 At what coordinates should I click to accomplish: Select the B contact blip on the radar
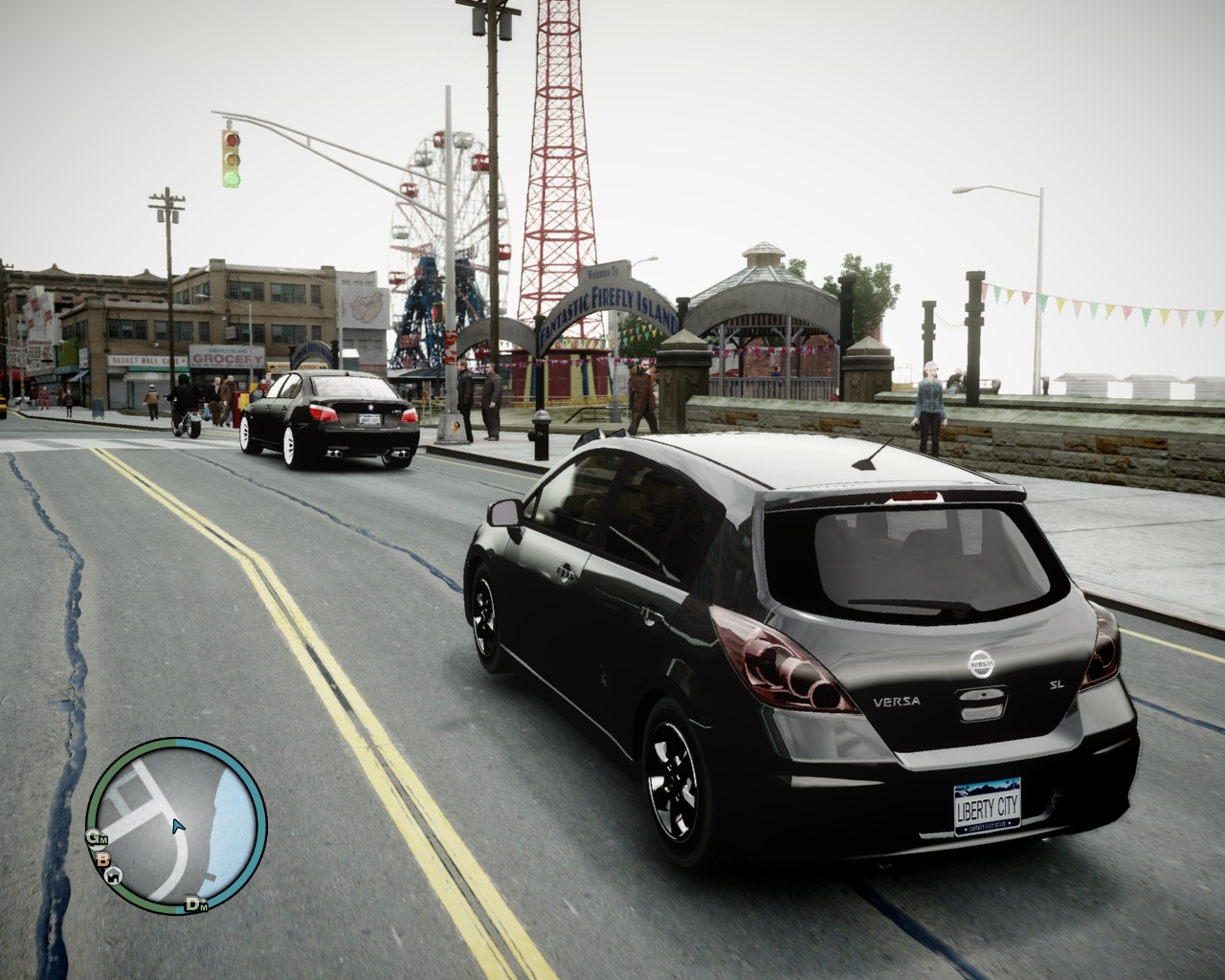pyautogui.click(x=102, y=858)
